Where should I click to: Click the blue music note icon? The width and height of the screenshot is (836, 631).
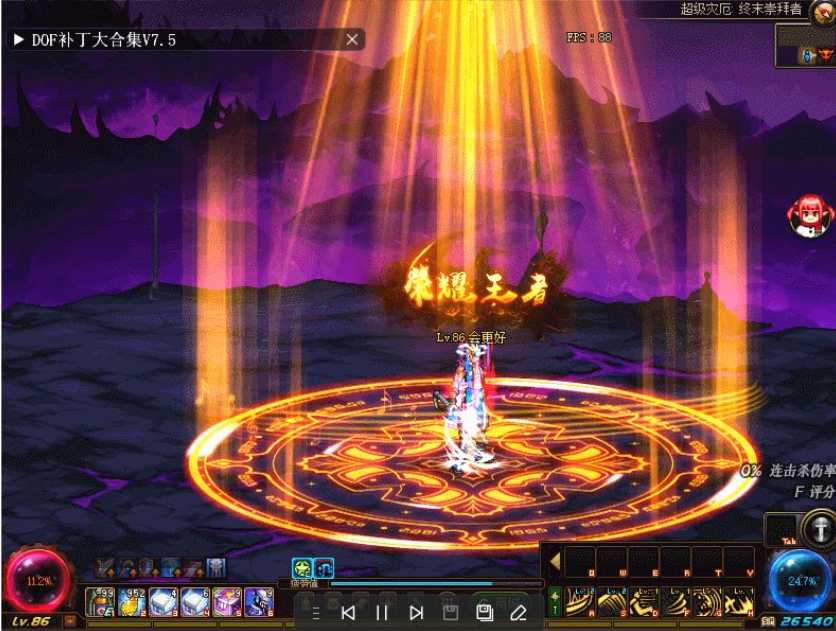coord(324,567)
